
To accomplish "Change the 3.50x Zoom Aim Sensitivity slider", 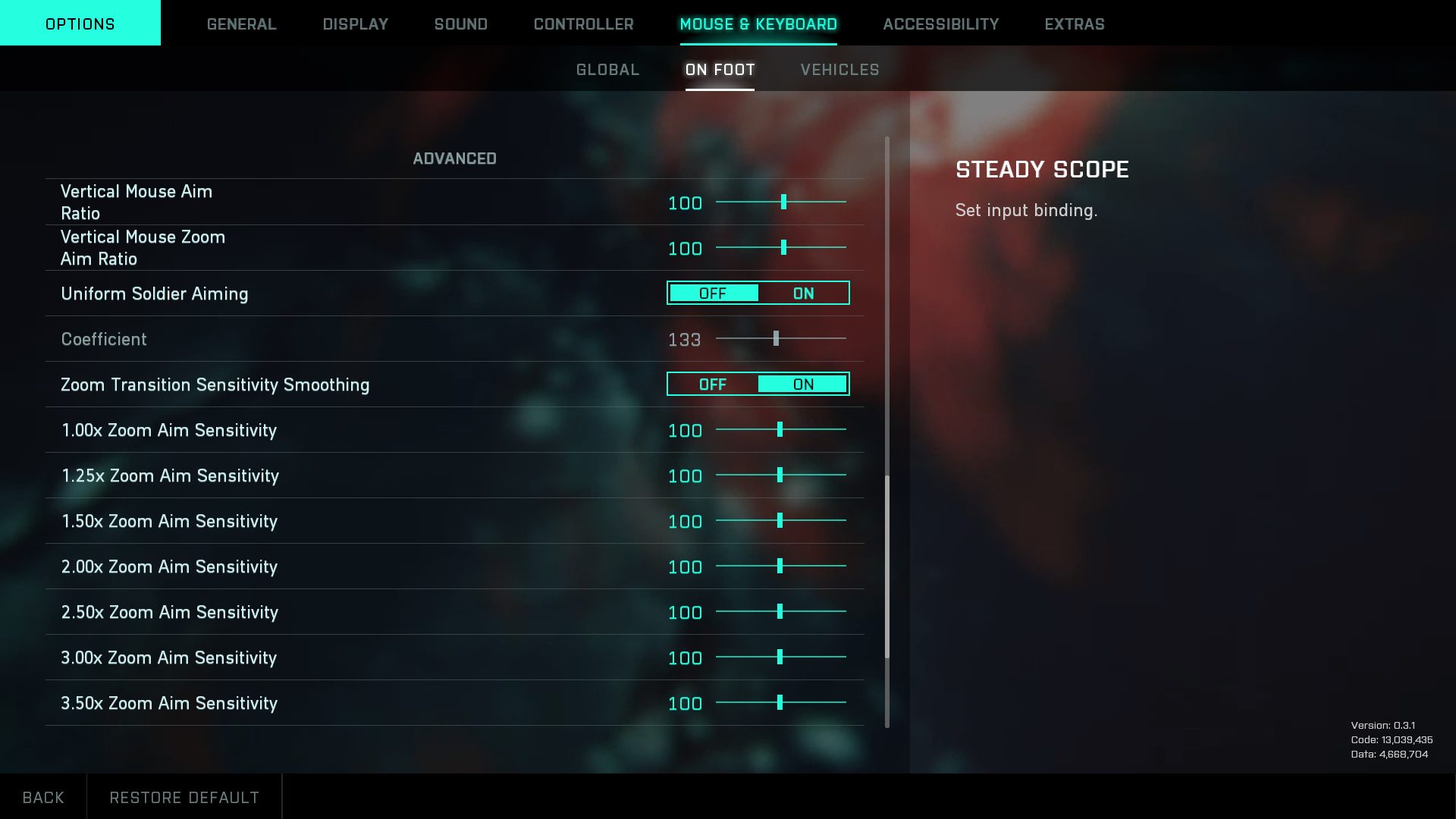I will tap(780, 703).
